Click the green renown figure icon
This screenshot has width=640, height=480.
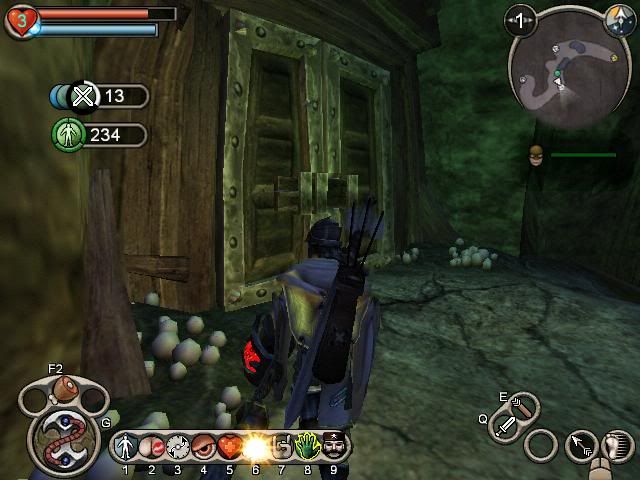pyautogui.click(x=66, y=134)
